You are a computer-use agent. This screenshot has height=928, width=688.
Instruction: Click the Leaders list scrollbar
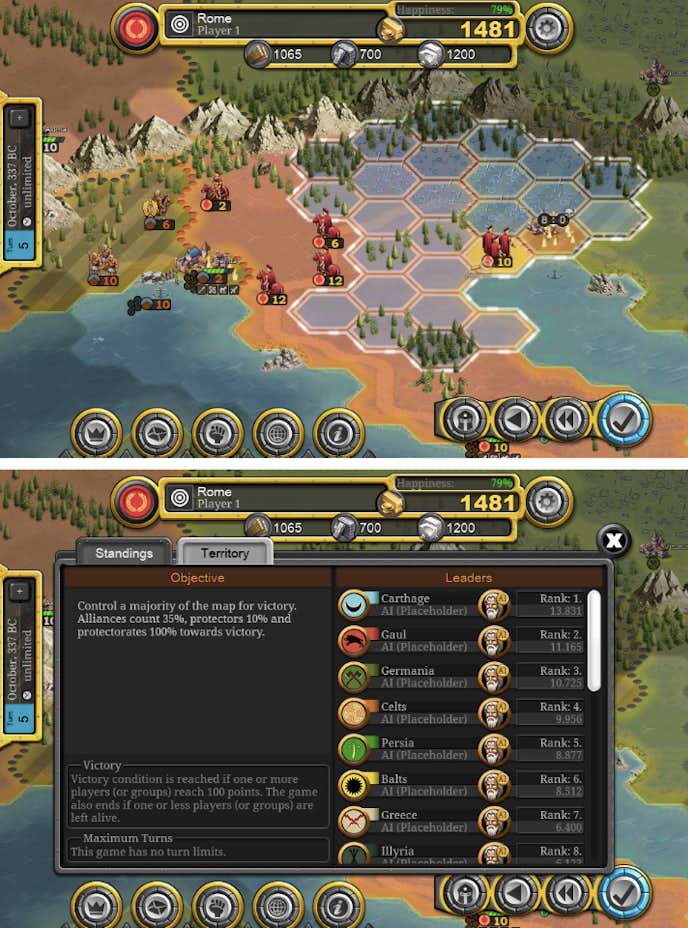point(595,640)
